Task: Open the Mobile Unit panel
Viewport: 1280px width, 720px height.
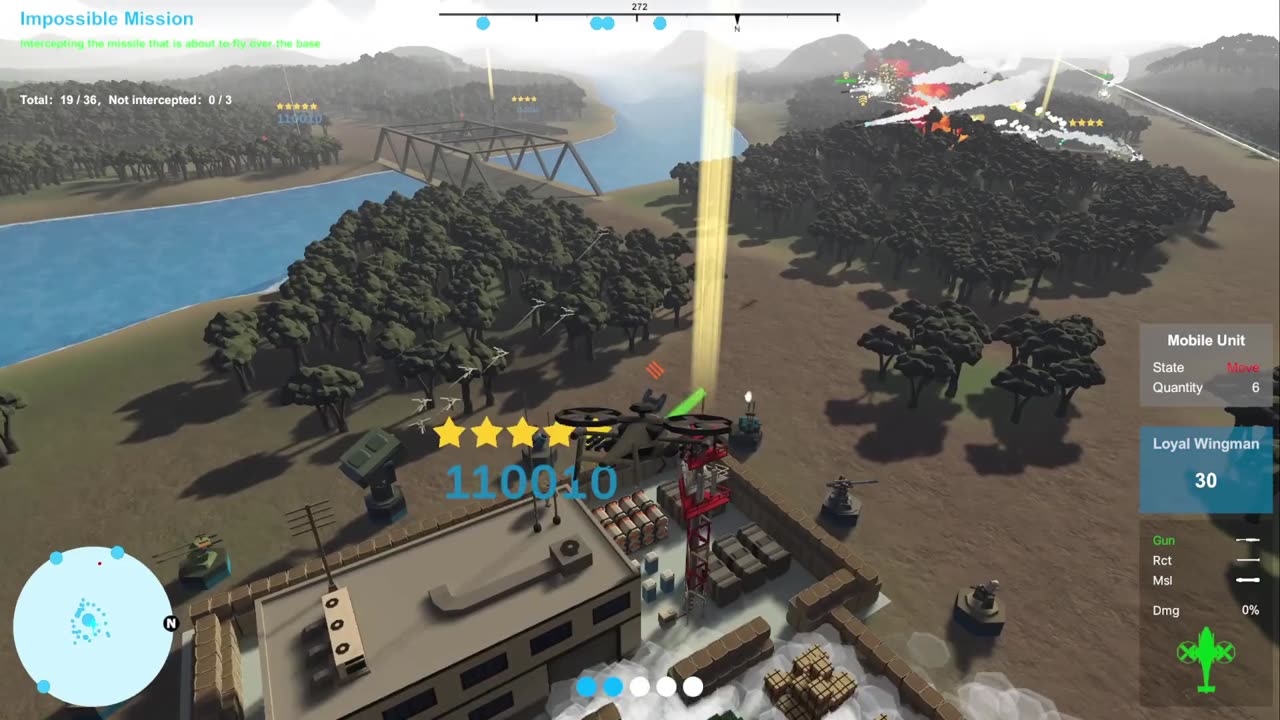Action: coord(1205,364)
